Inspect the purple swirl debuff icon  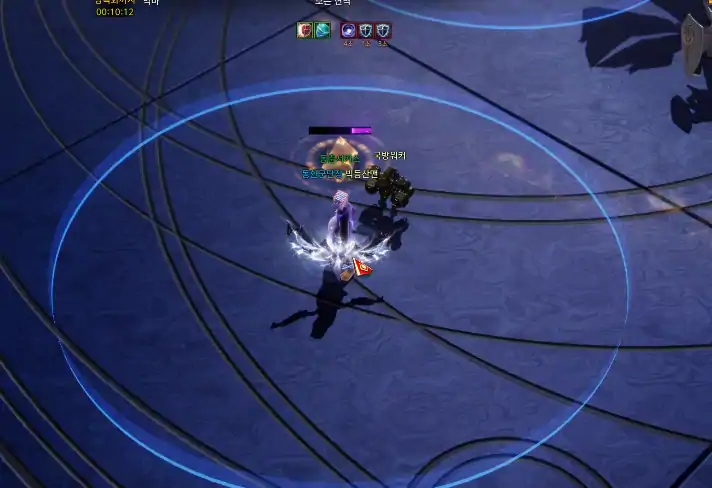(348, 30)
